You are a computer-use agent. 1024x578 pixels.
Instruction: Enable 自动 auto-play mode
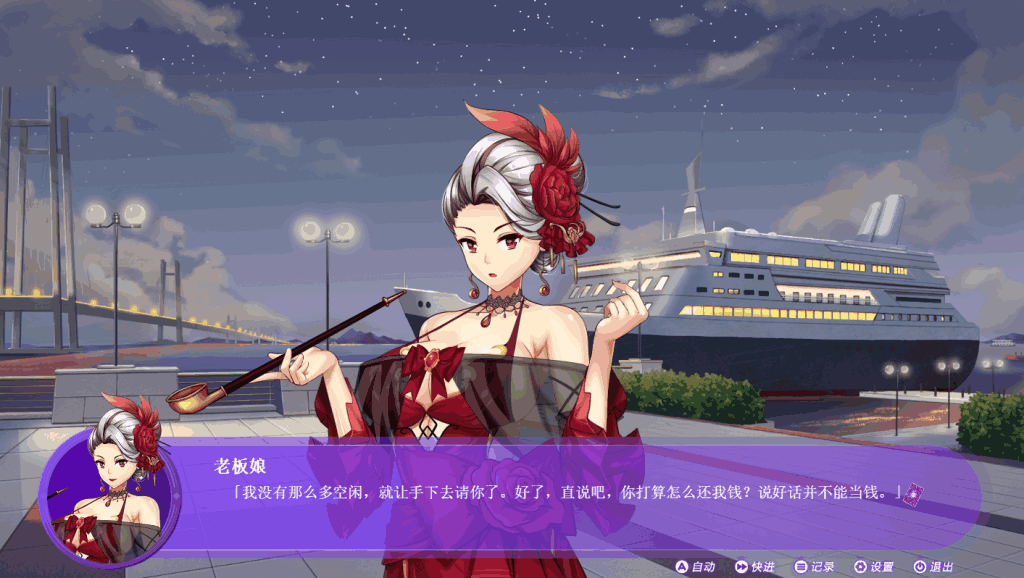click(695, 567)
